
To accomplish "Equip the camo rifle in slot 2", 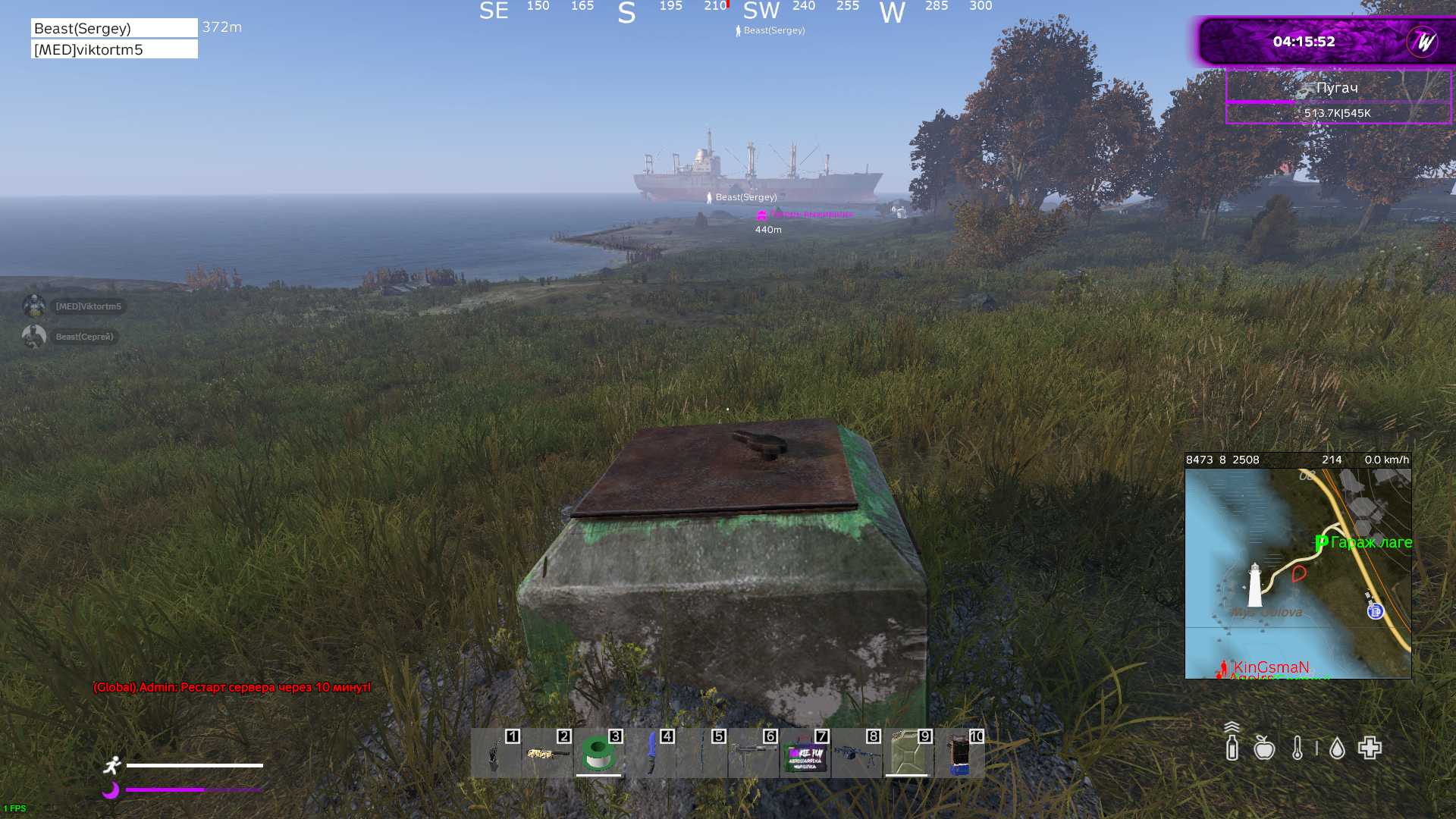I will pos(548,754).
